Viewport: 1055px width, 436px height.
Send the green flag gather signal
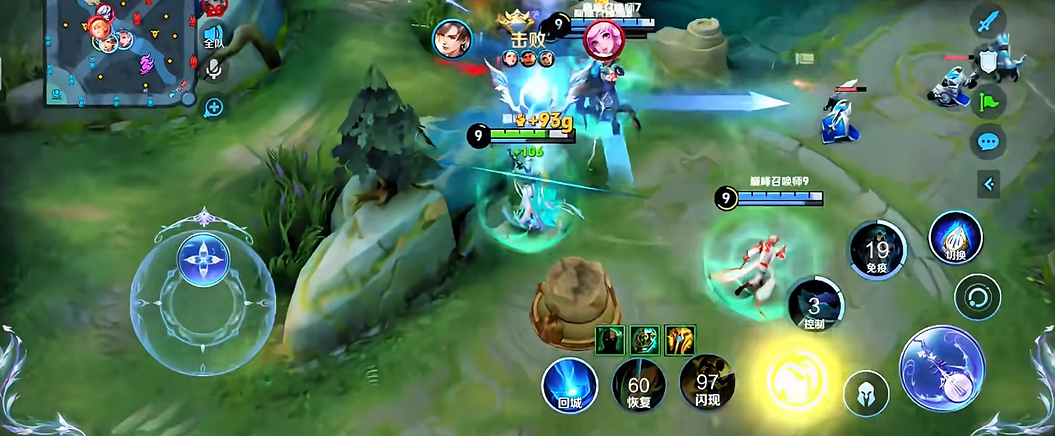[x=988, y=100]
